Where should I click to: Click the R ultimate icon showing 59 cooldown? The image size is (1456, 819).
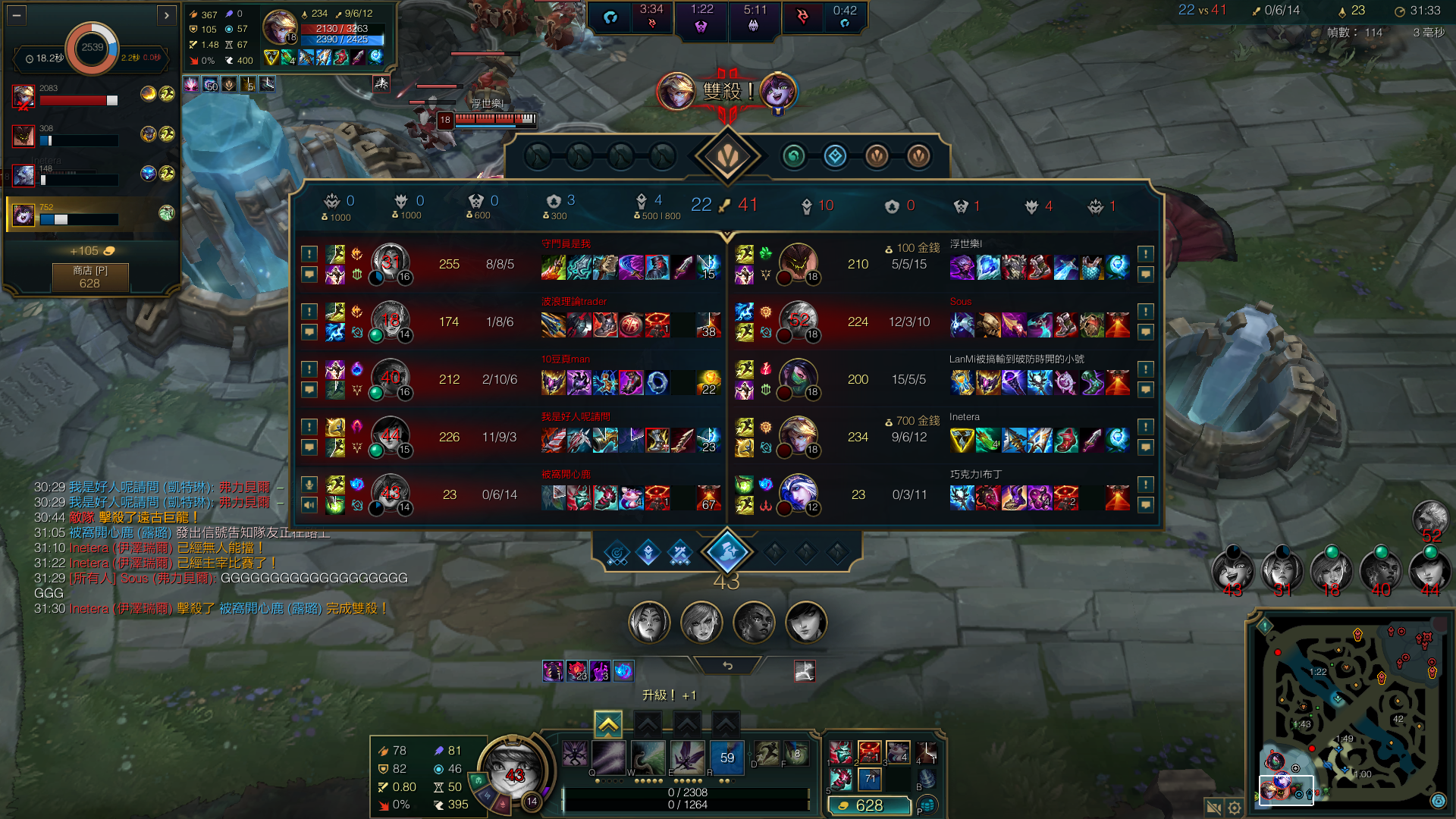(726, 757)
